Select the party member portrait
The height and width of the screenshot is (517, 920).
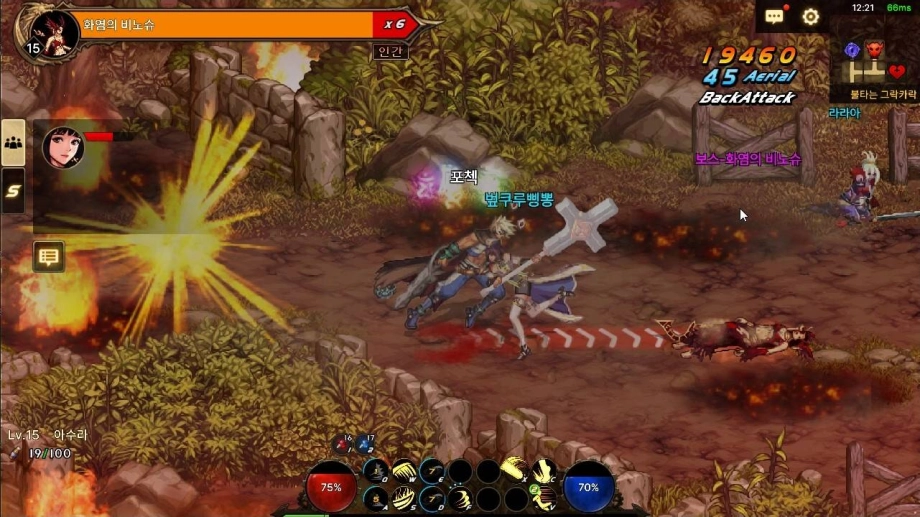63,147
